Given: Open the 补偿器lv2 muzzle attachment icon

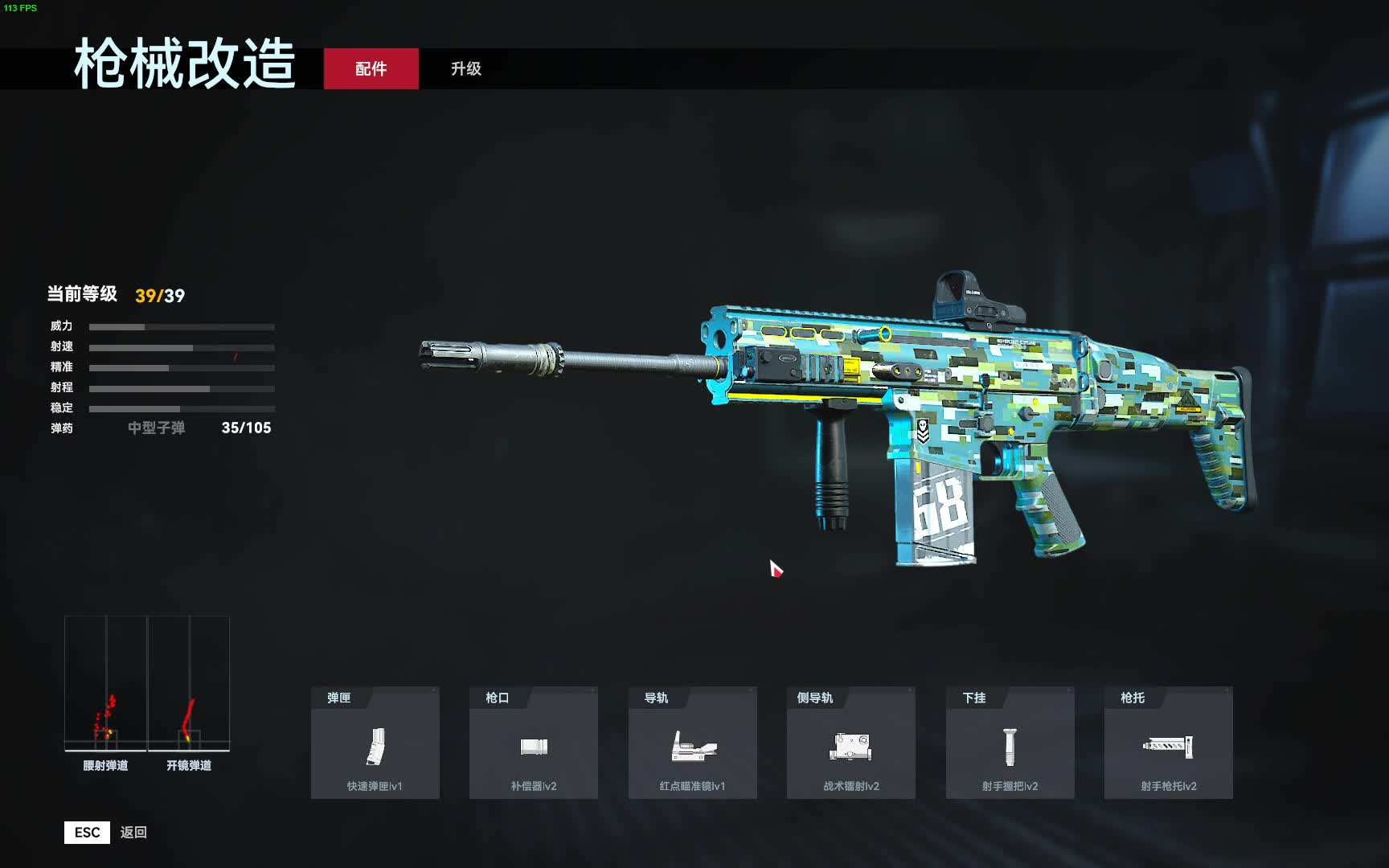Looking at the screenshot, I should (x=533, y=747).
